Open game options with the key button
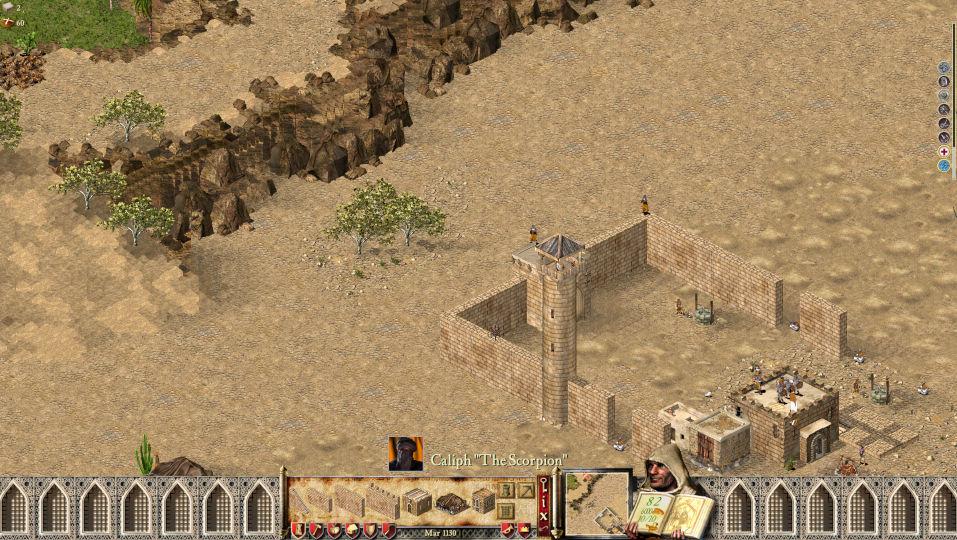Screen dimensions: 957x540 tap(544, 486)
